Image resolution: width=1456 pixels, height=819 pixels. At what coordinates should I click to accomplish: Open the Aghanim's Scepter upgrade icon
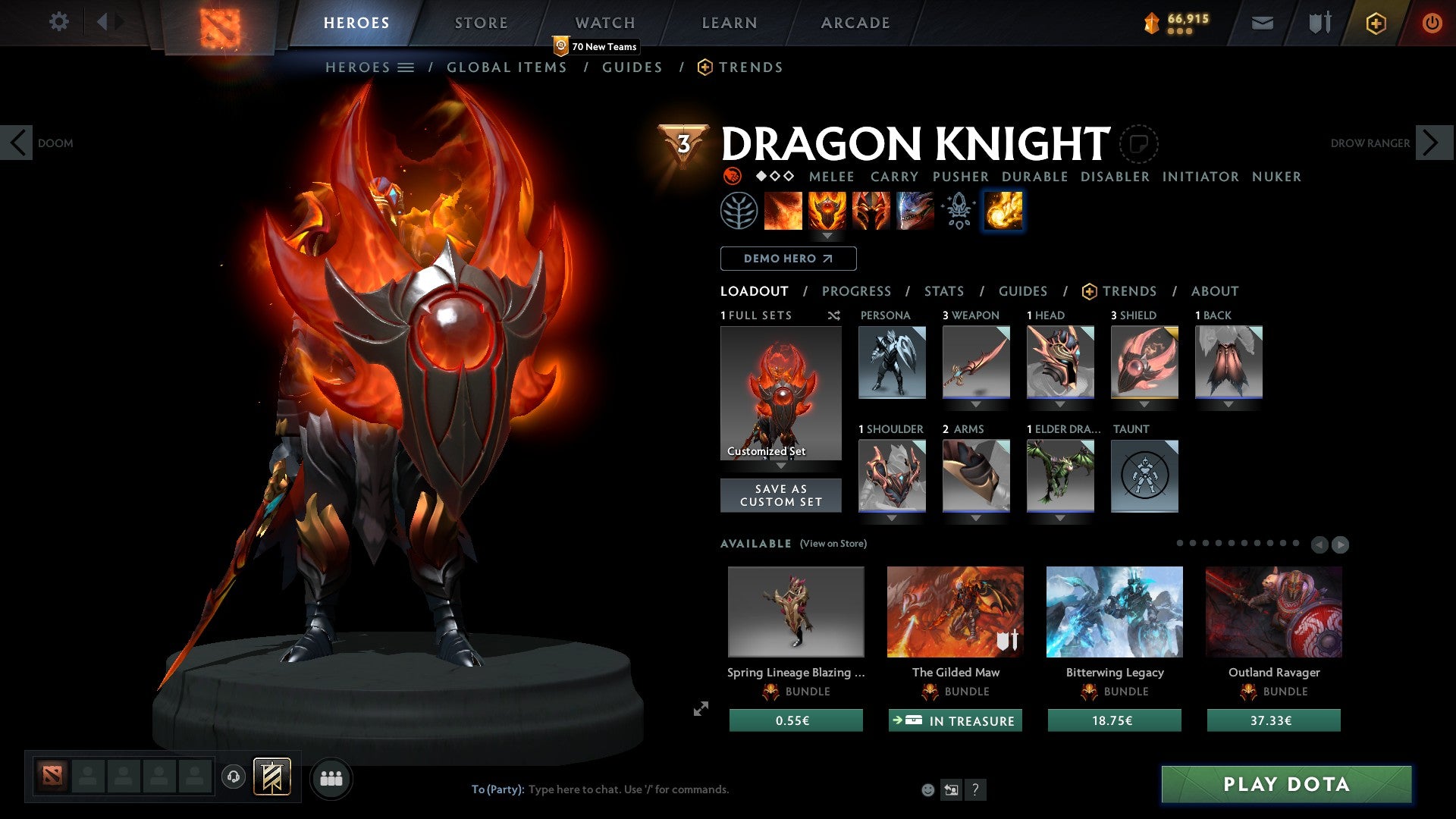point(958,211)
